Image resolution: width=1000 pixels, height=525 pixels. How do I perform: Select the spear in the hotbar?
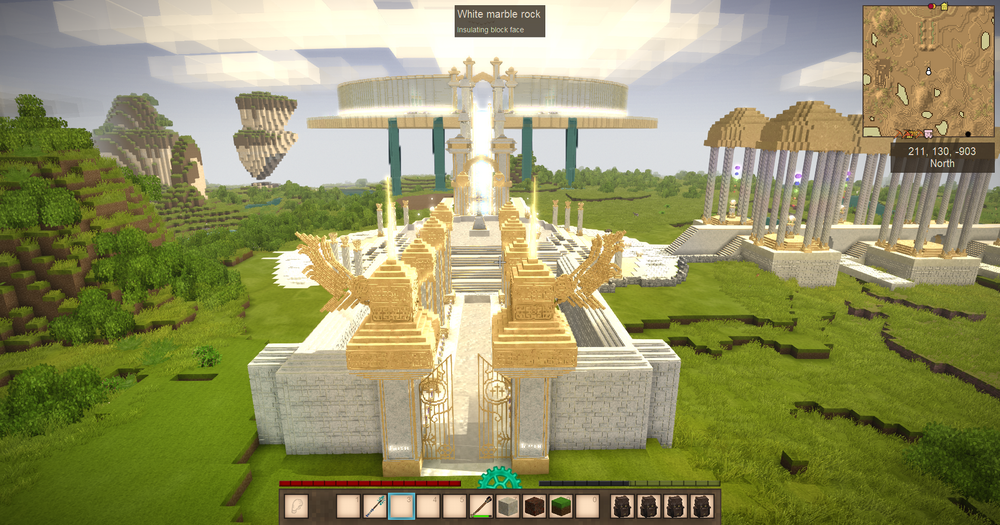coord(374,507)
